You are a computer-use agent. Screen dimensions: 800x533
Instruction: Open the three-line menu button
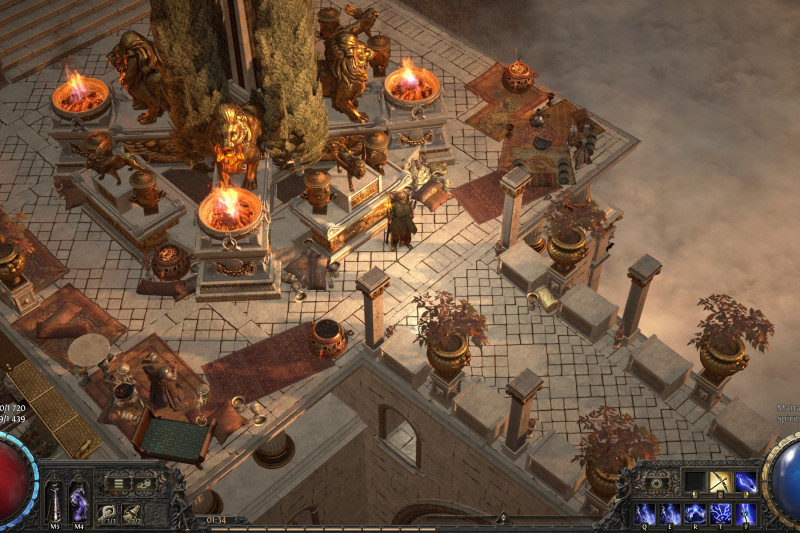click(x=118, y=484)
